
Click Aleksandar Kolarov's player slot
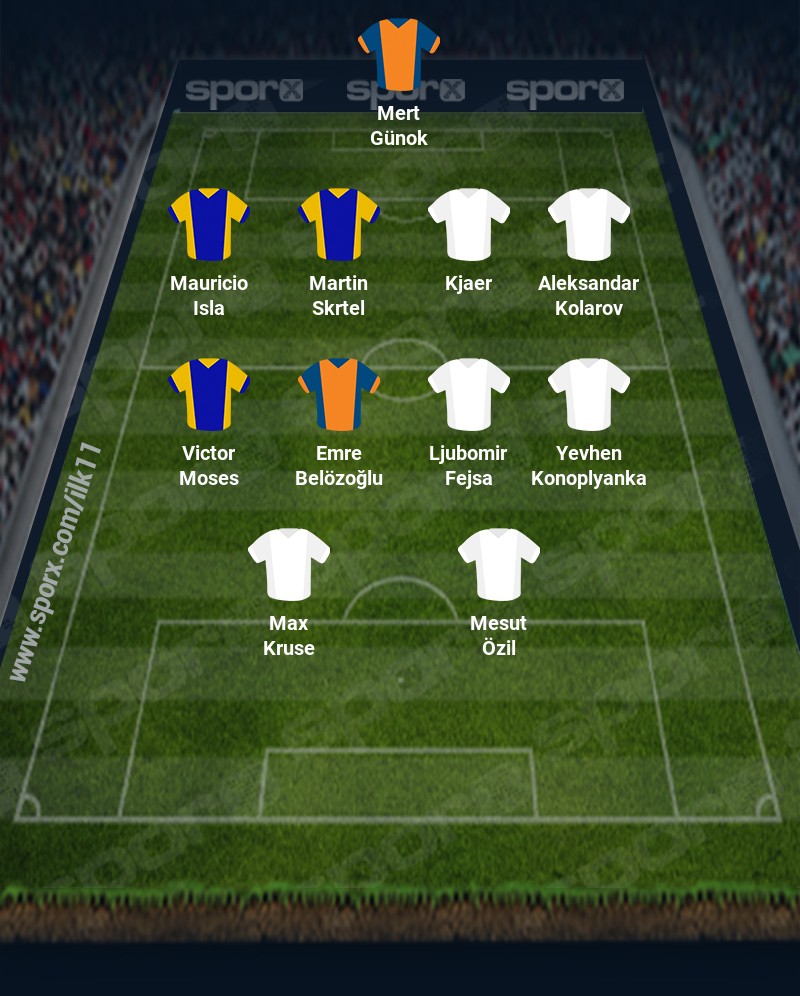(588, 224)
